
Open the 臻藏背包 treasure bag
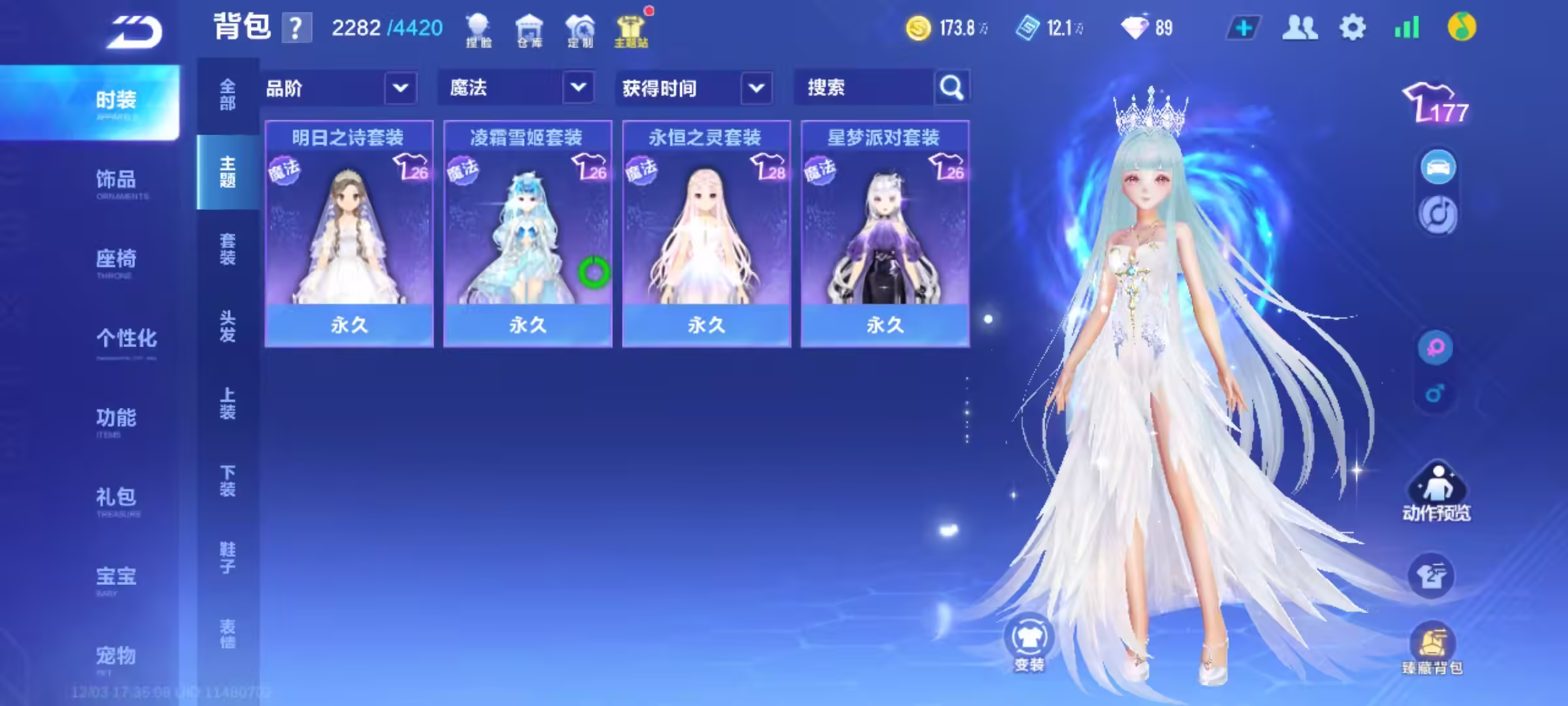[x=1433, y=648]
